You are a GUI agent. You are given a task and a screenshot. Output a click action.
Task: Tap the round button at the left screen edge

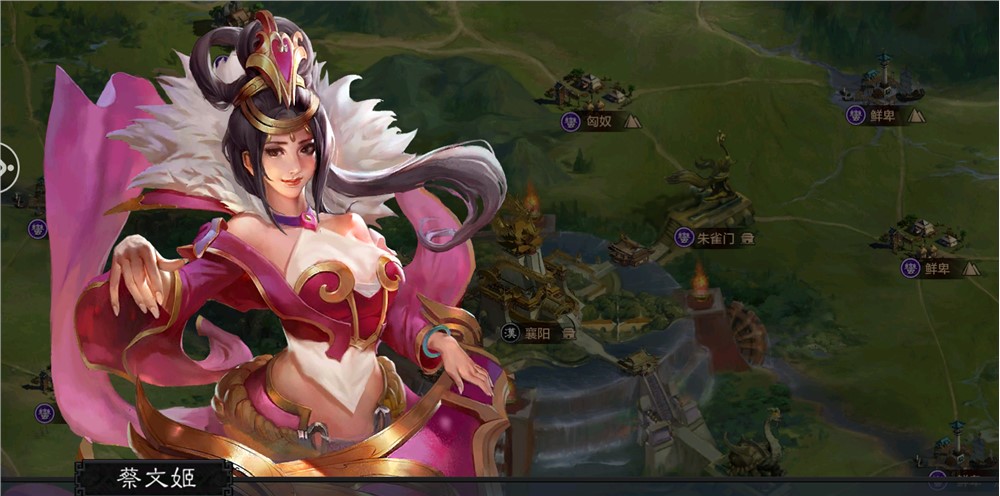click(7, 166)
